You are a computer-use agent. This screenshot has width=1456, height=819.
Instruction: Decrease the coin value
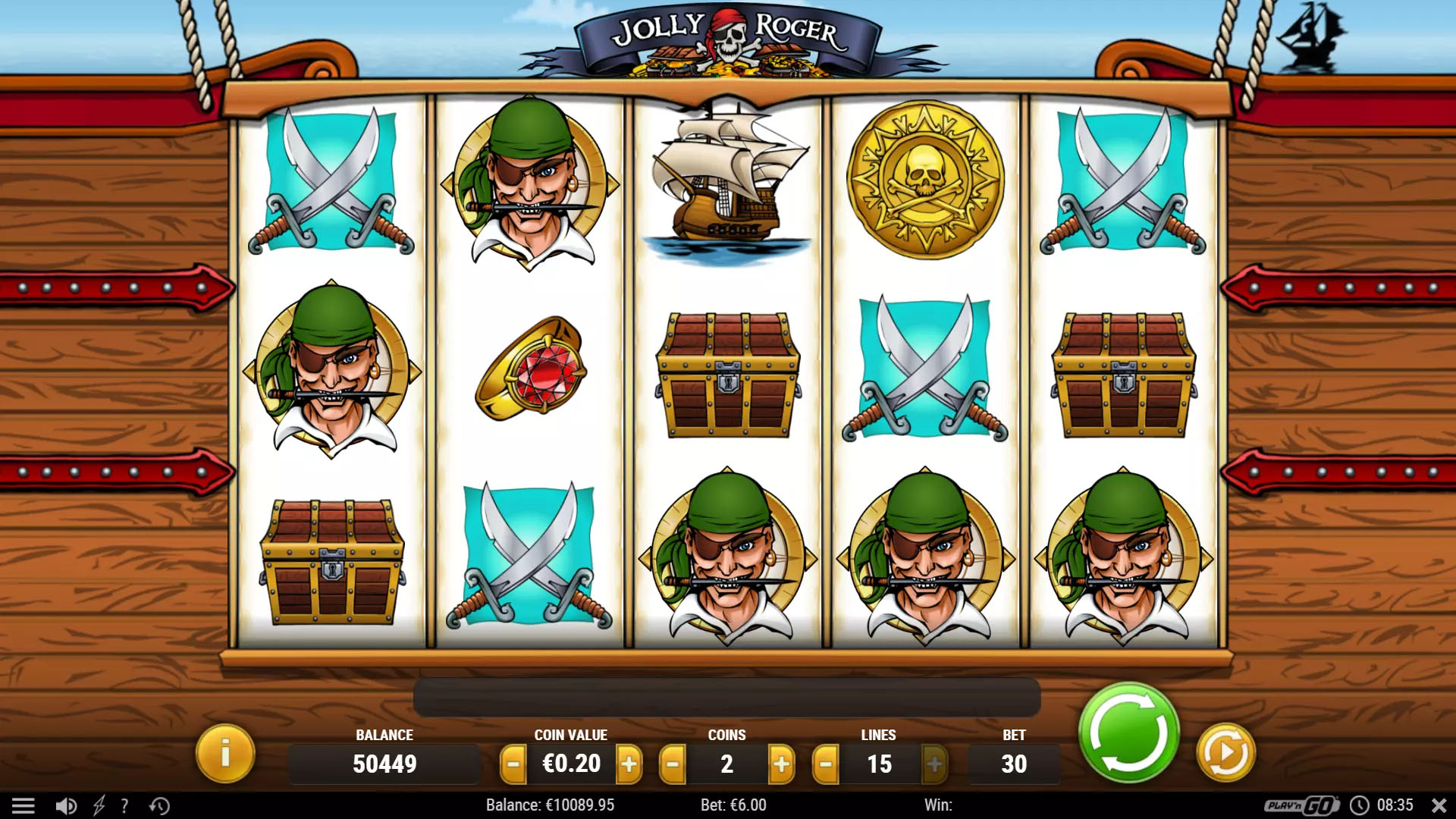(x=513, y=764)
